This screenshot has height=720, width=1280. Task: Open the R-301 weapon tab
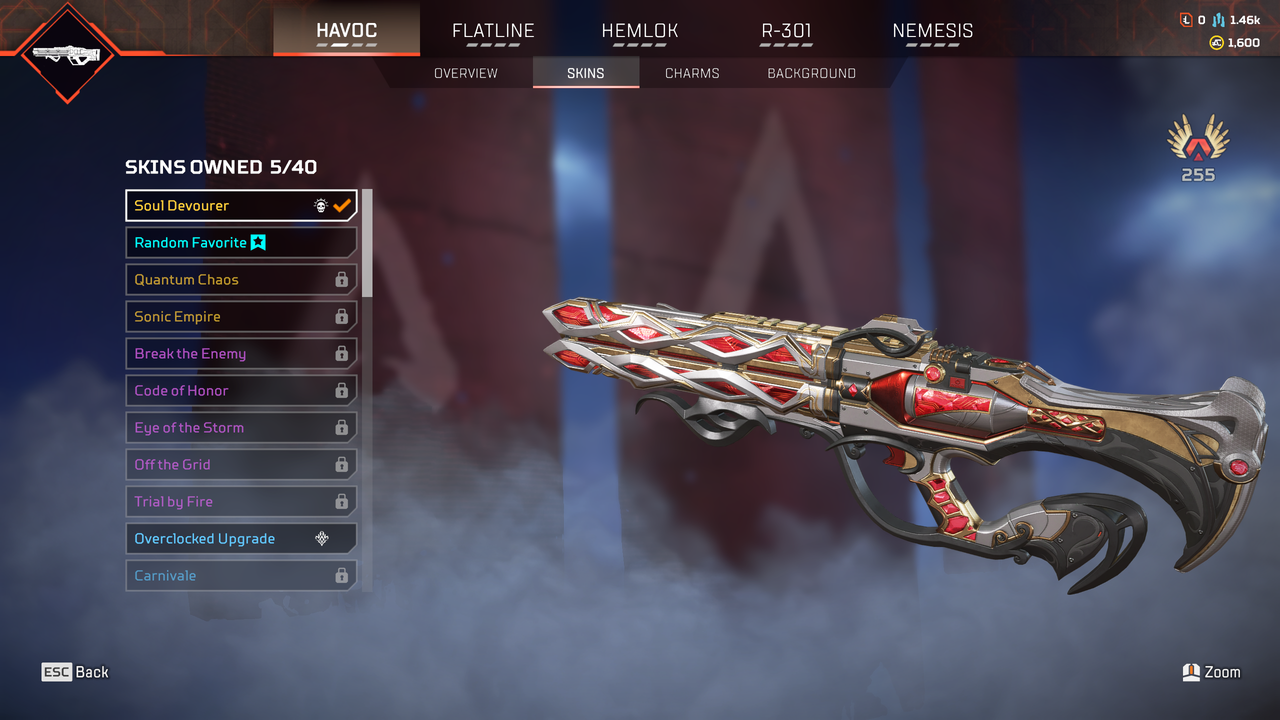[x=786, y=31]
